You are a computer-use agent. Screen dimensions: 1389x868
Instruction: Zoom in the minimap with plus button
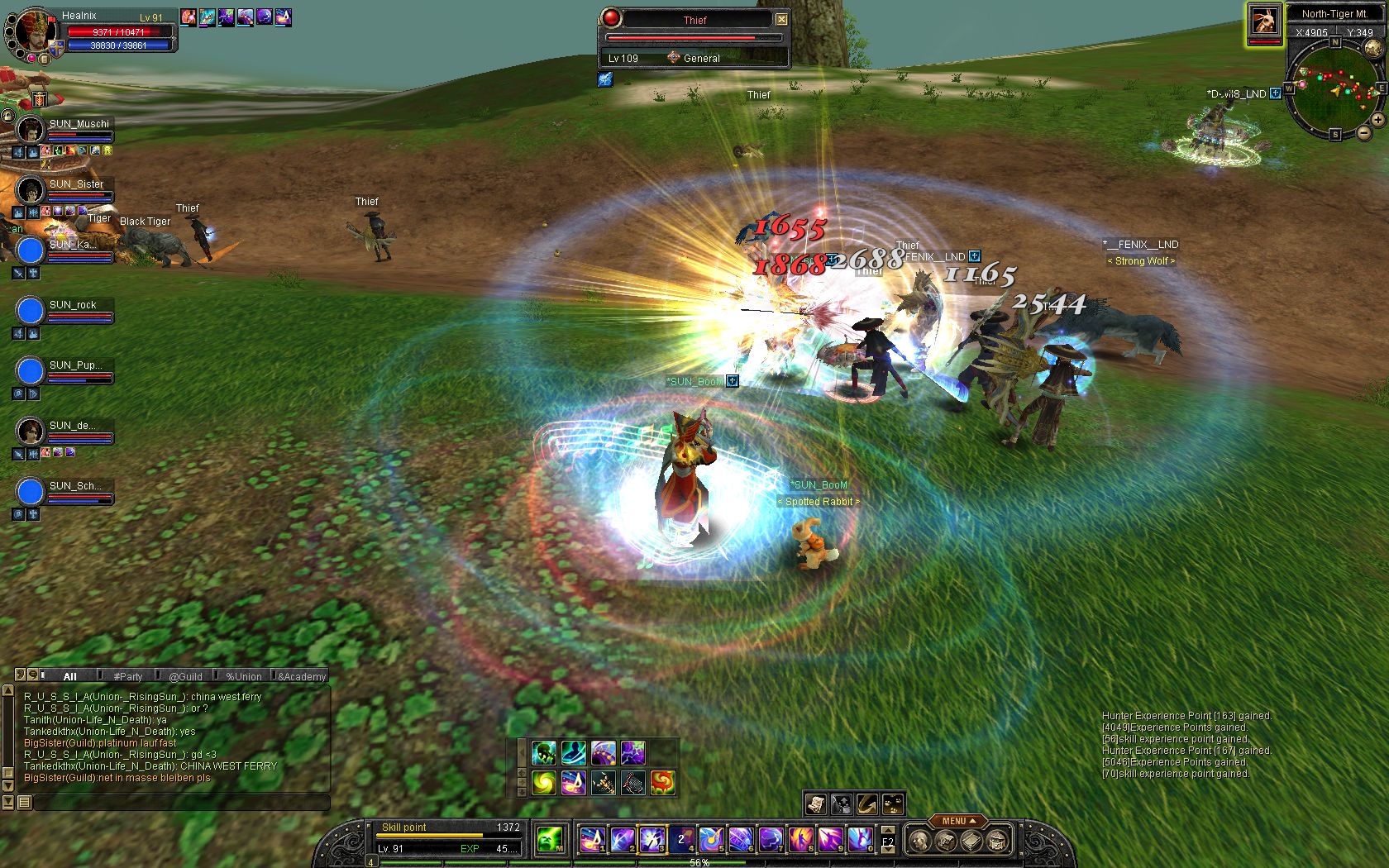click(x=1378, y=120)
